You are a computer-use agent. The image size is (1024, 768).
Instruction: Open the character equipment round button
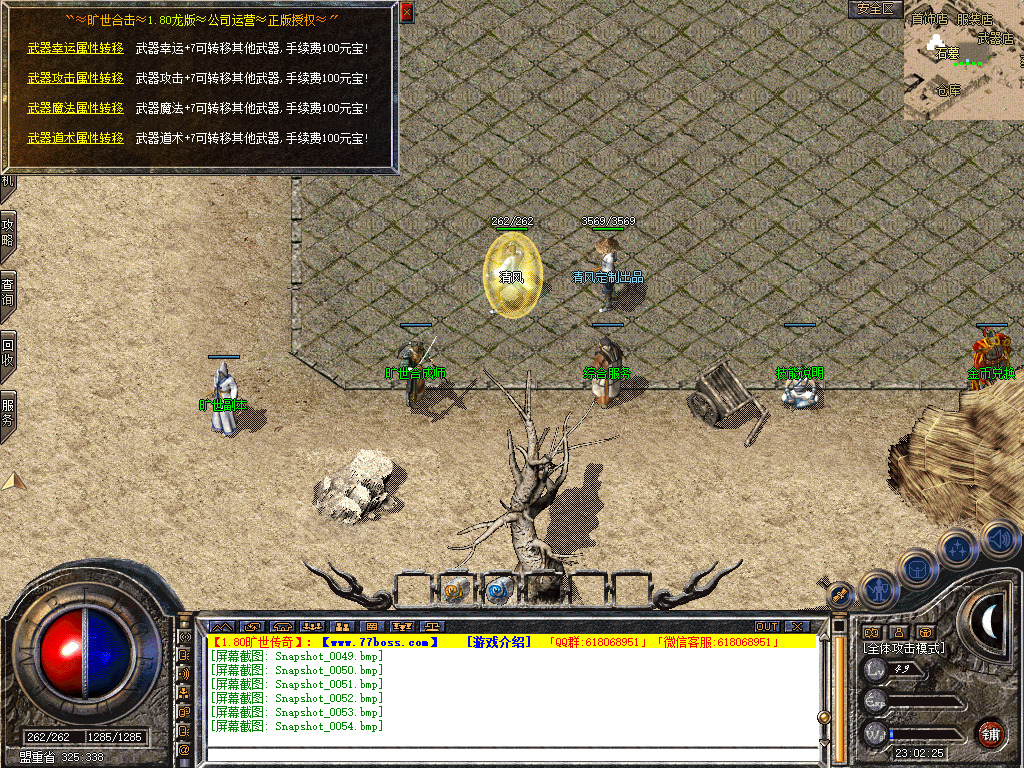pyautogui.click(x=878, y=590)
